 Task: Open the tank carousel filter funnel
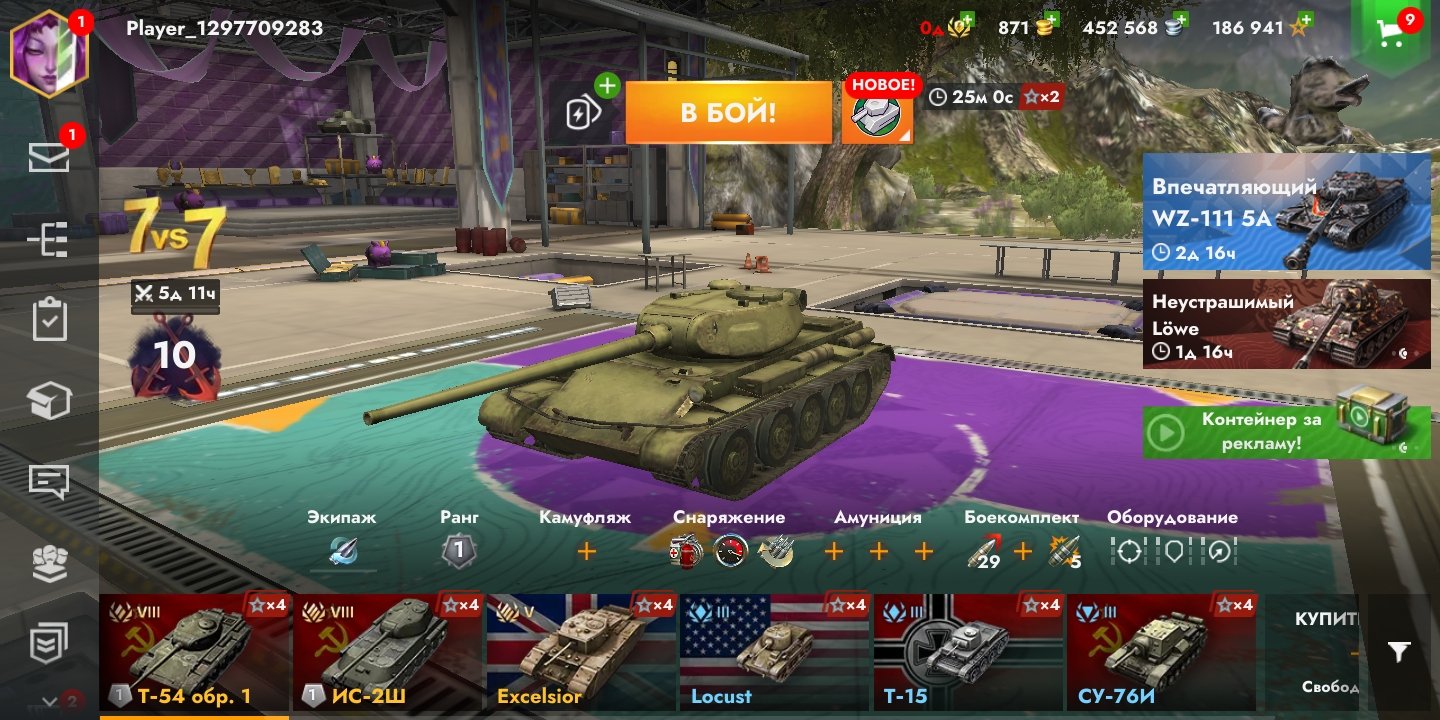pos(1399,652)
